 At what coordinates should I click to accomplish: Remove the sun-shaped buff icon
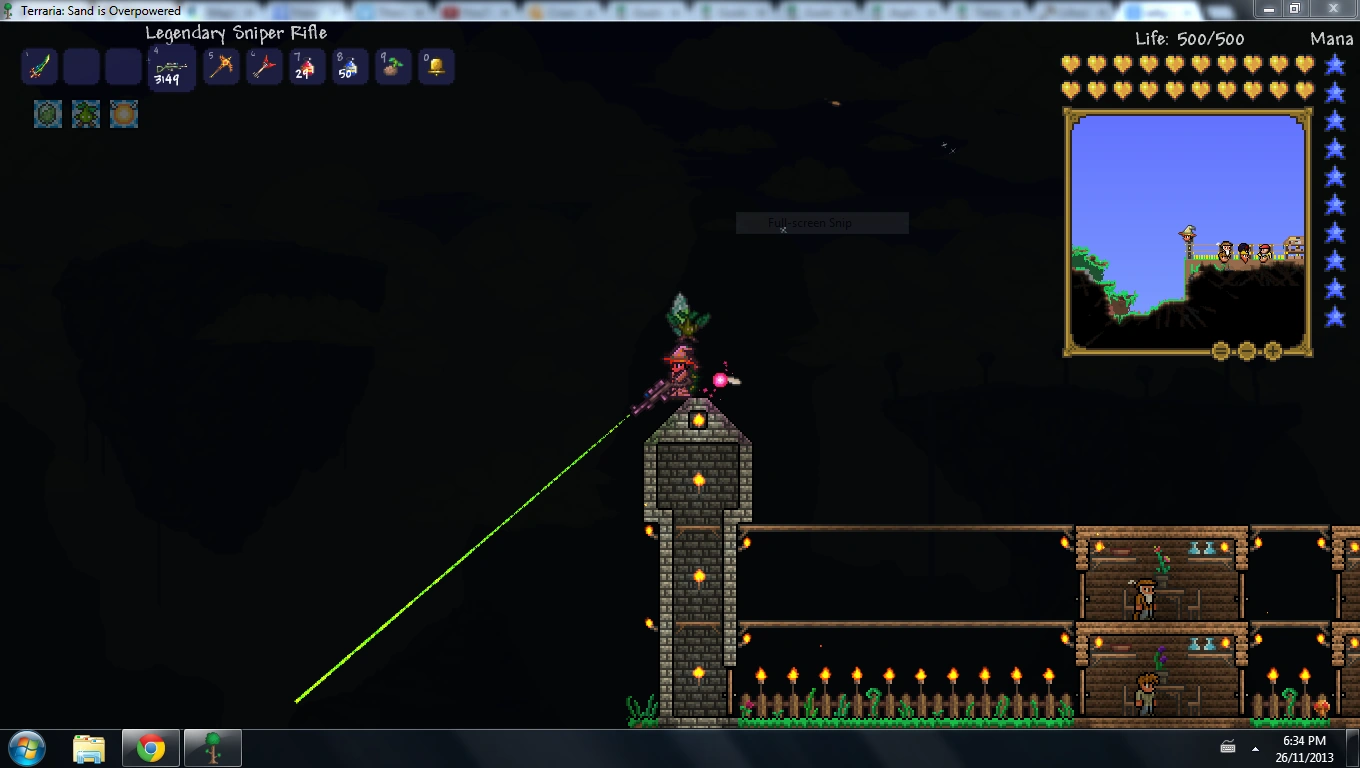[x=123, y=113]
